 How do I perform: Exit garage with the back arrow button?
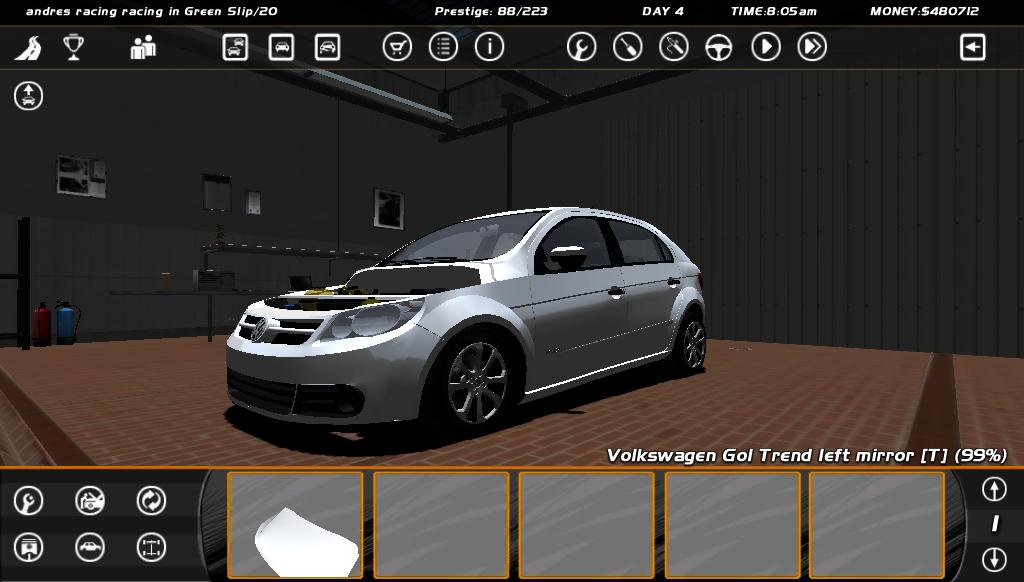[972, 47]
